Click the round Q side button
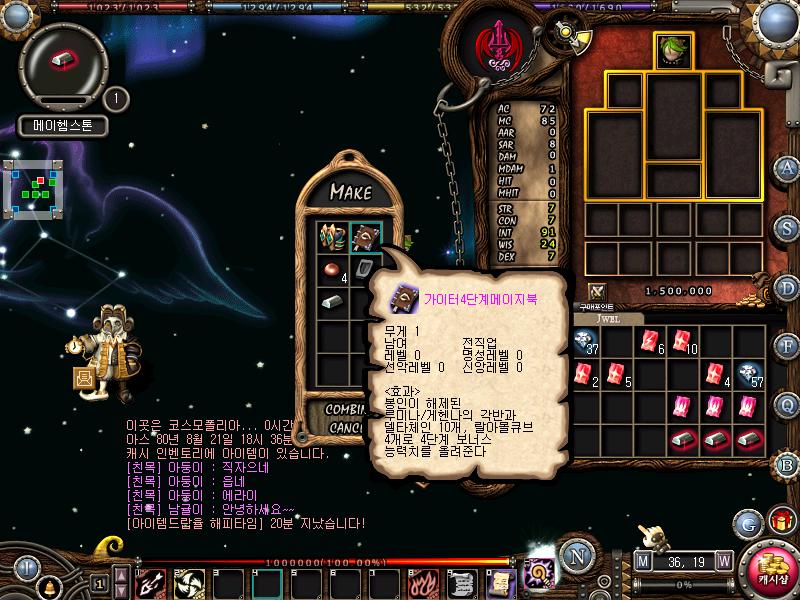 pos(788,405)
